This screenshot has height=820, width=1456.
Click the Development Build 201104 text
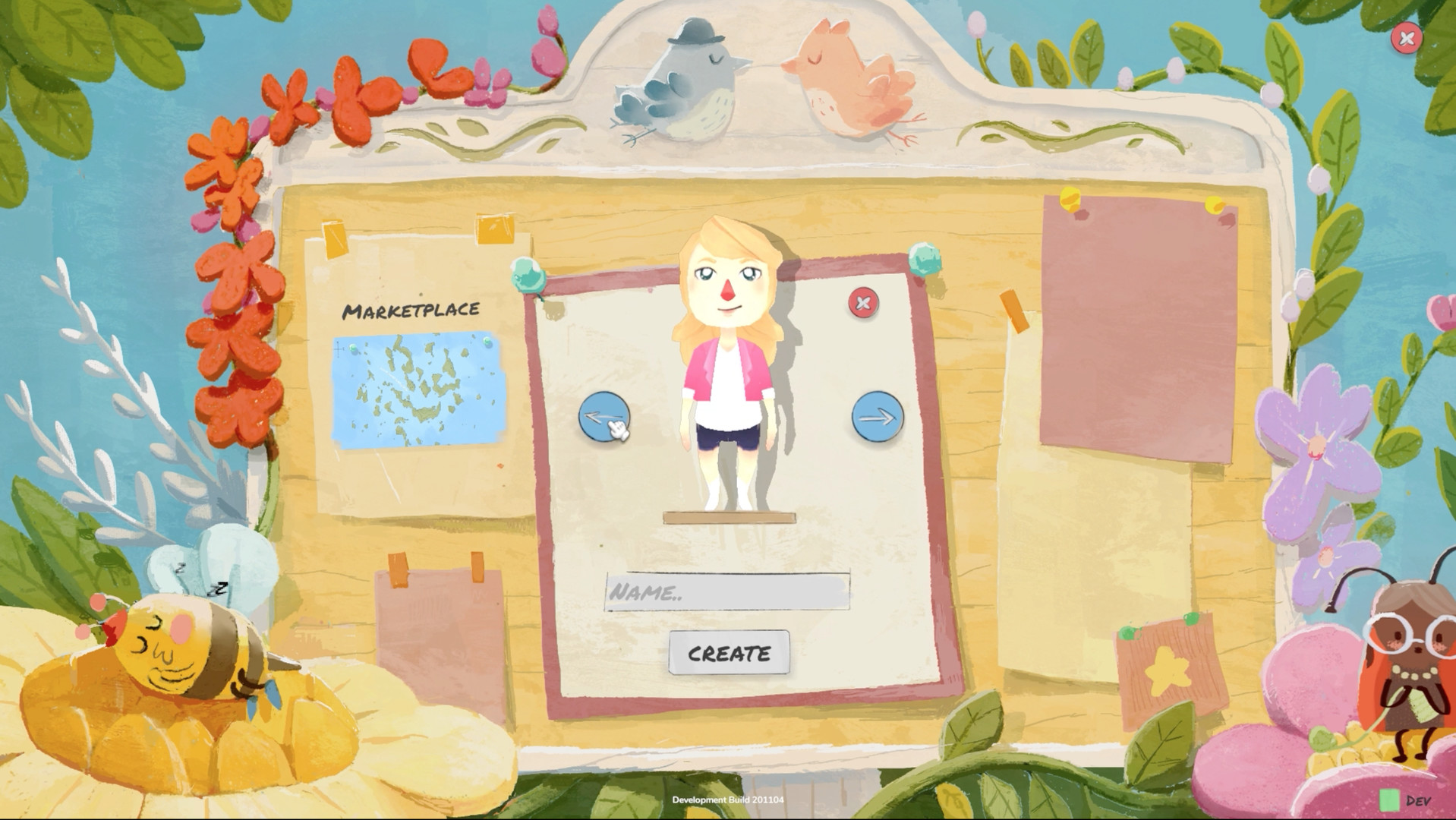tap(728, 799)
